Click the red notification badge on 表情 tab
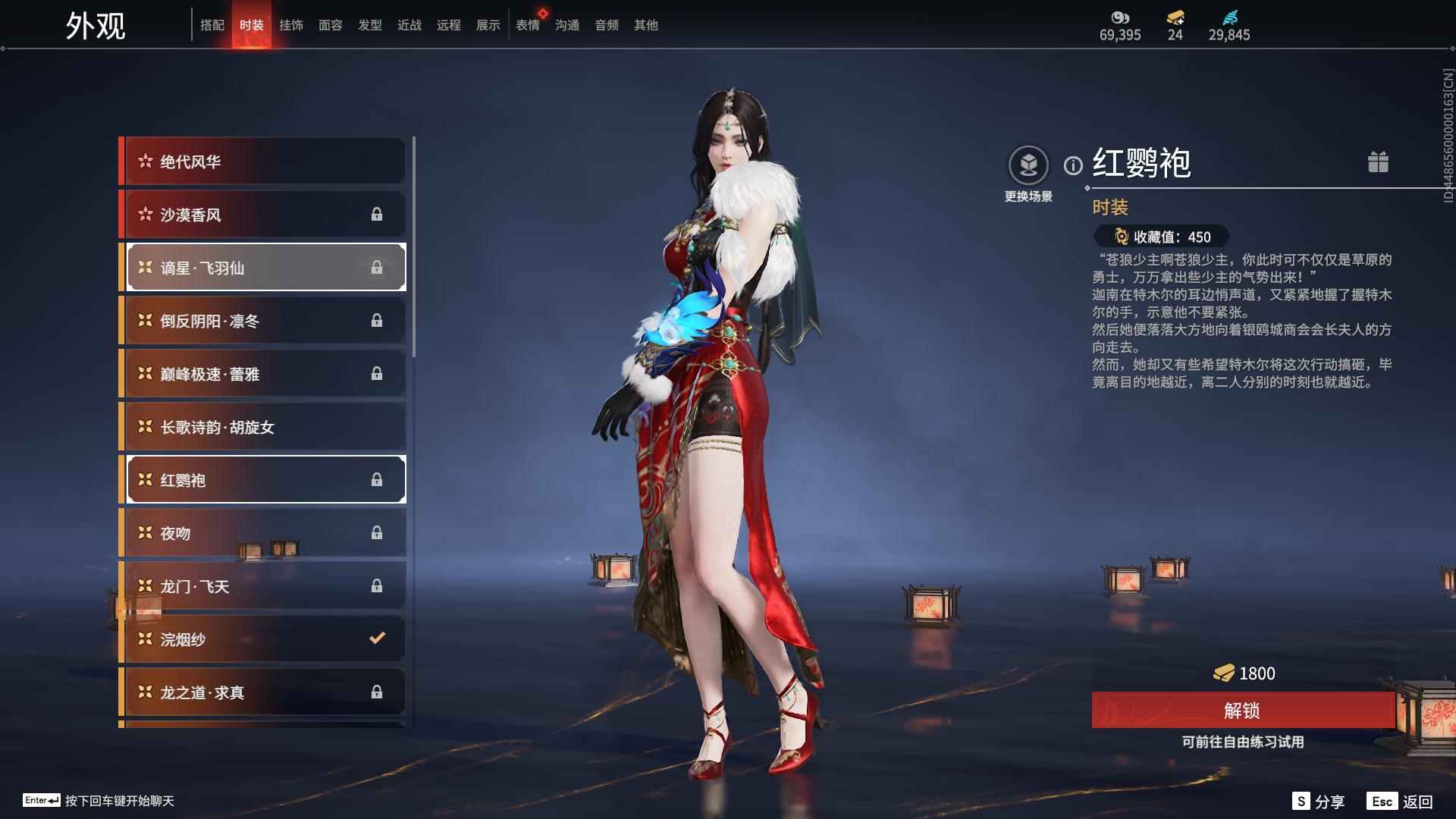This screenshot has width=1456, height=819. click(x=541, y=11)
